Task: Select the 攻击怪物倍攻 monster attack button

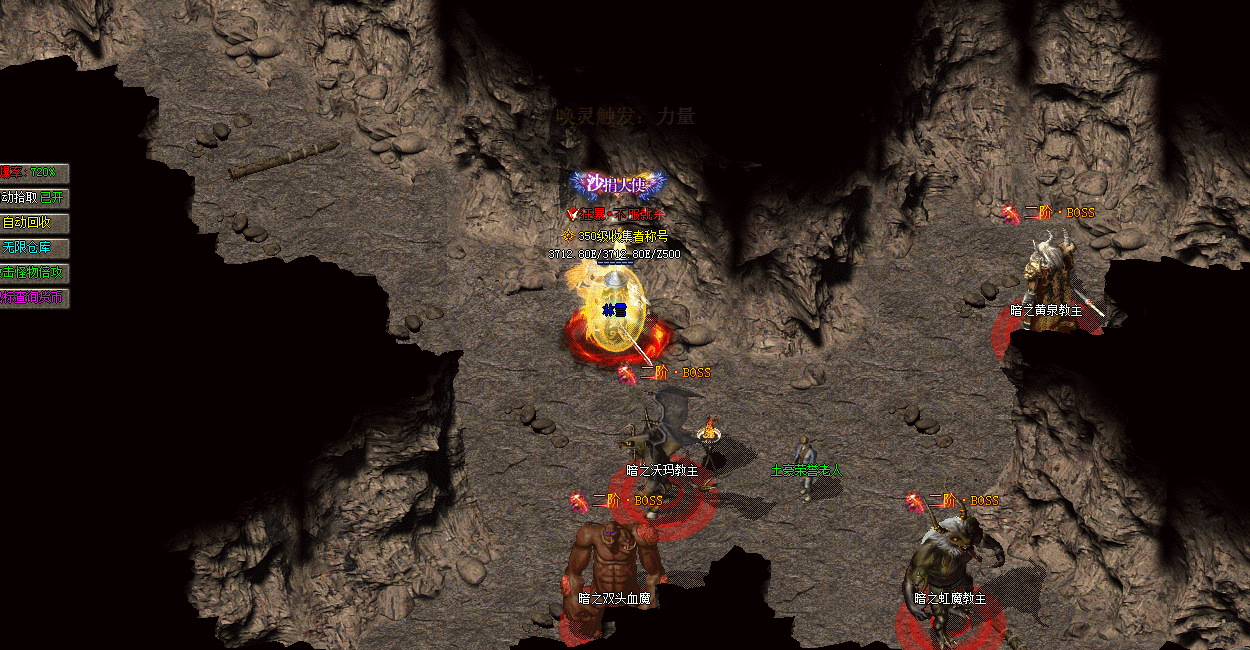Action: click(x=34, y=273)
